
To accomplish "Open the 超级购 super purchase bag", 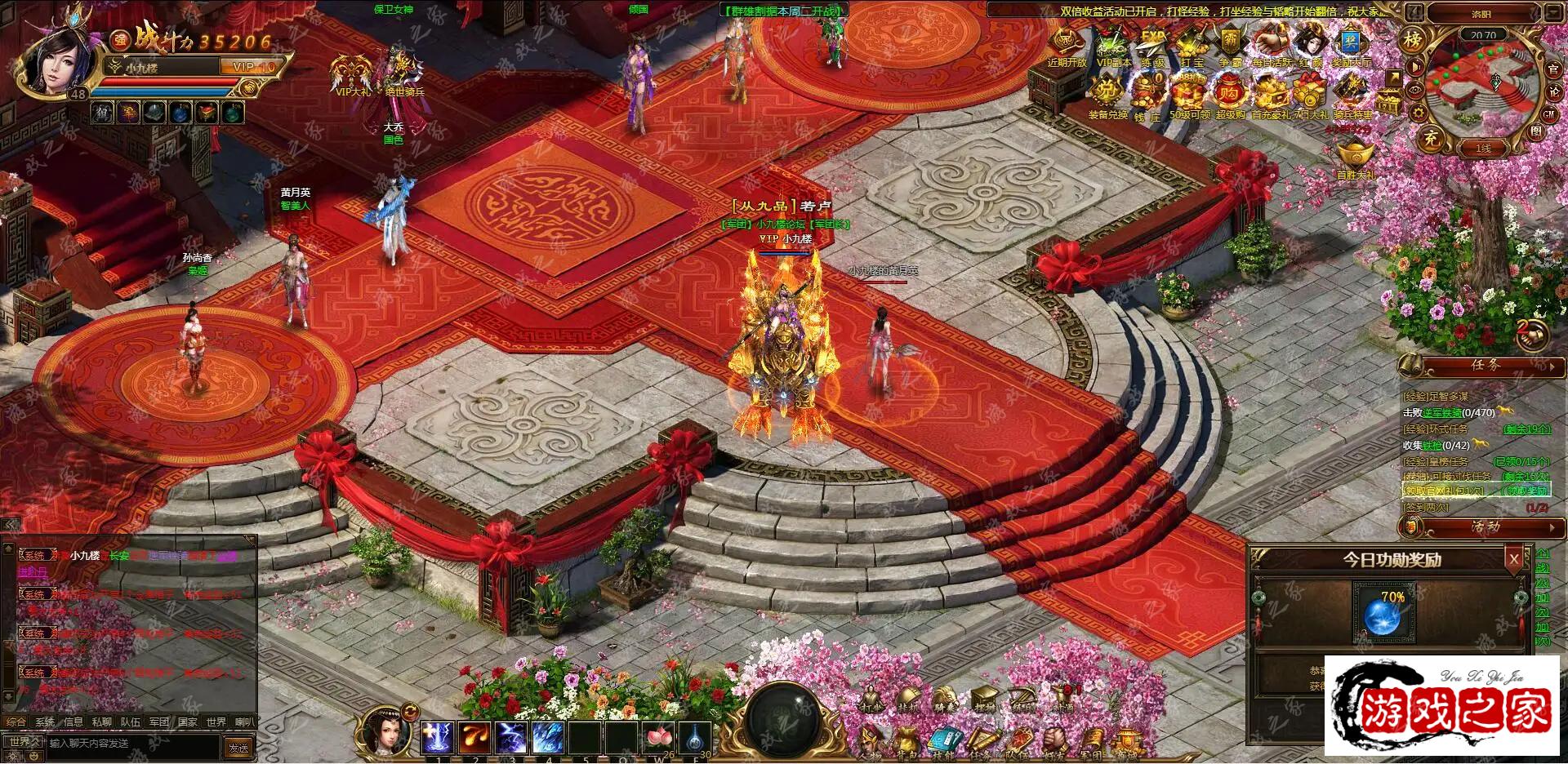I will coord(1229,92).
